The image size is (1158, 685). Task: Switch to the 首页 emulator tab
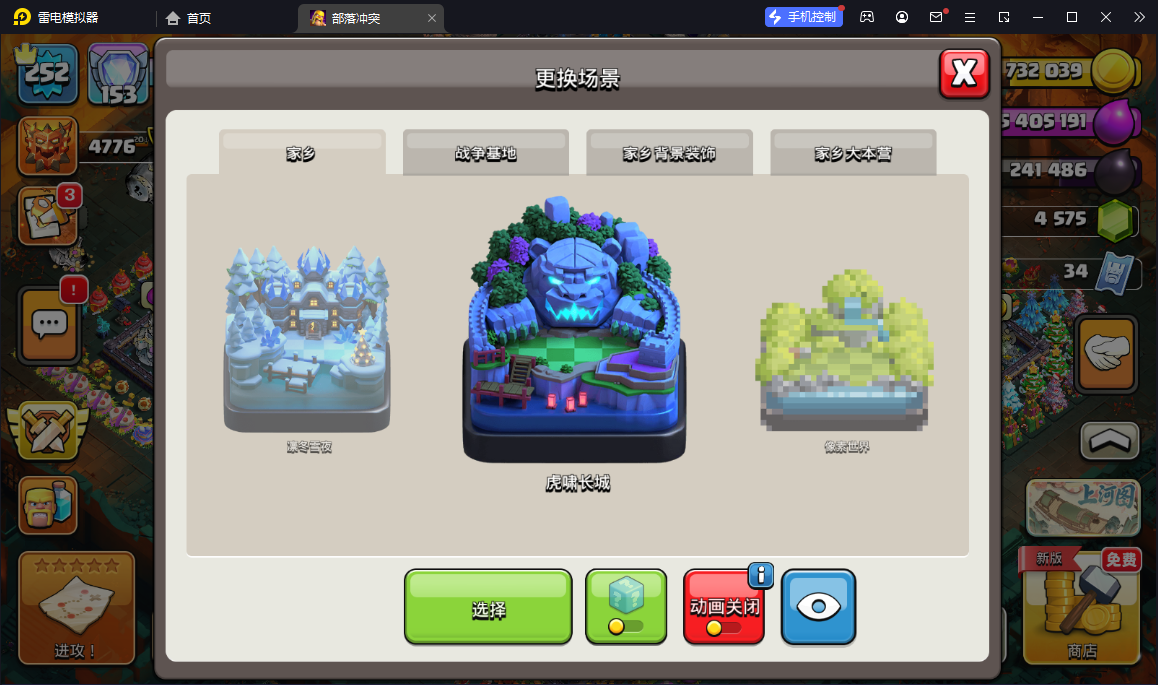click(x=189, y=18)
